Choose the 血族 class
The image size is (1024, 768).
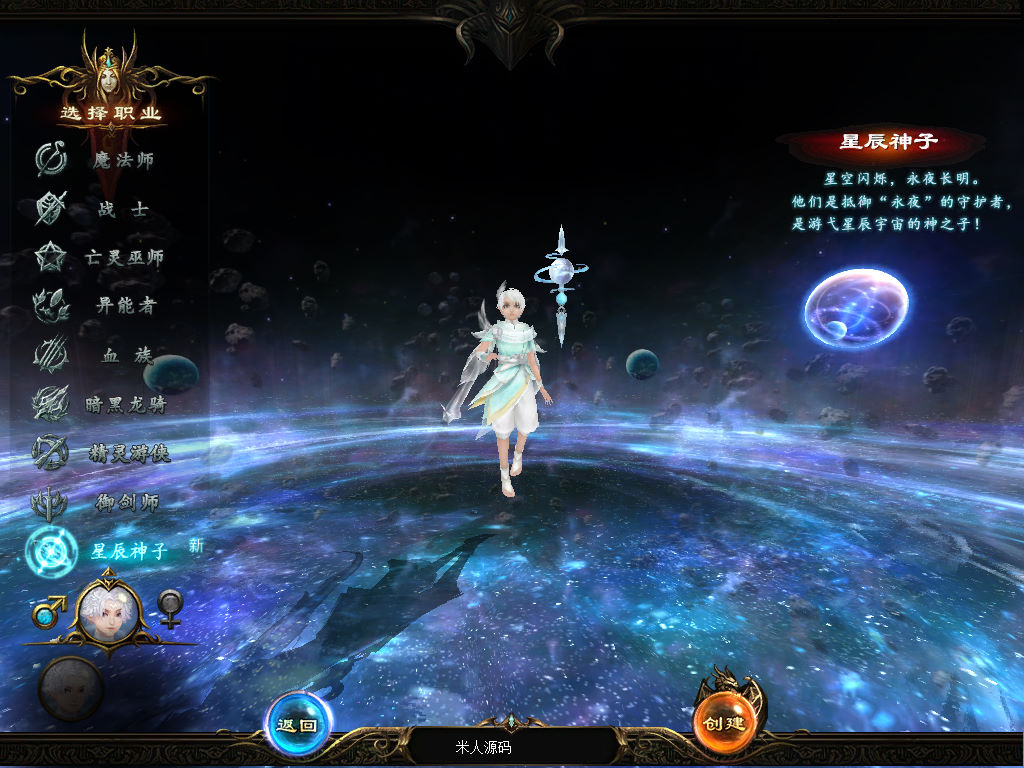pos(122,355)
